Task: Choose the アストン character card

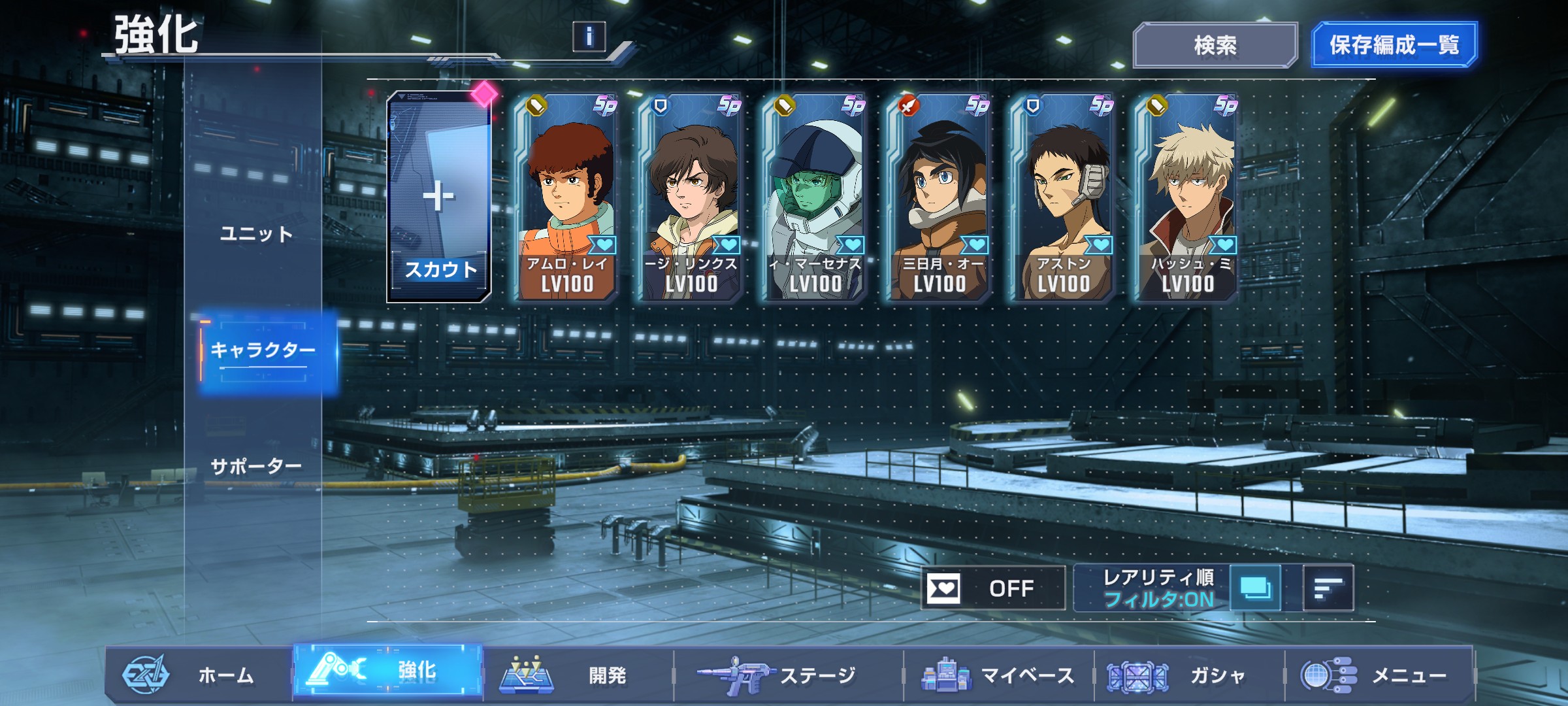Action: pos(1063,197)
